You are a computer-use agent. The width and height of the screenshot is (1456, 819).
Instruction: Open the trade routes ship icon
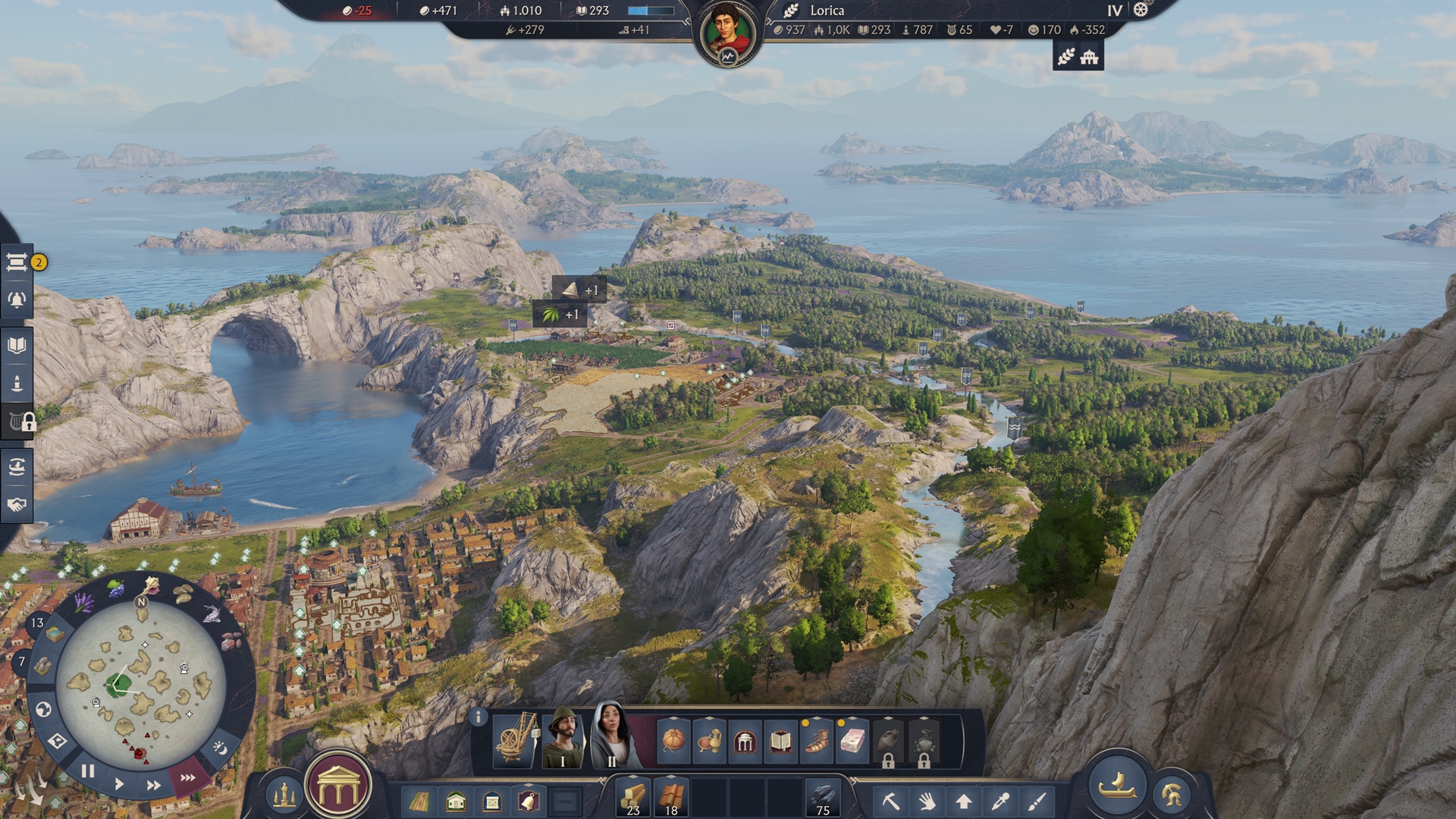pos(17,466)
